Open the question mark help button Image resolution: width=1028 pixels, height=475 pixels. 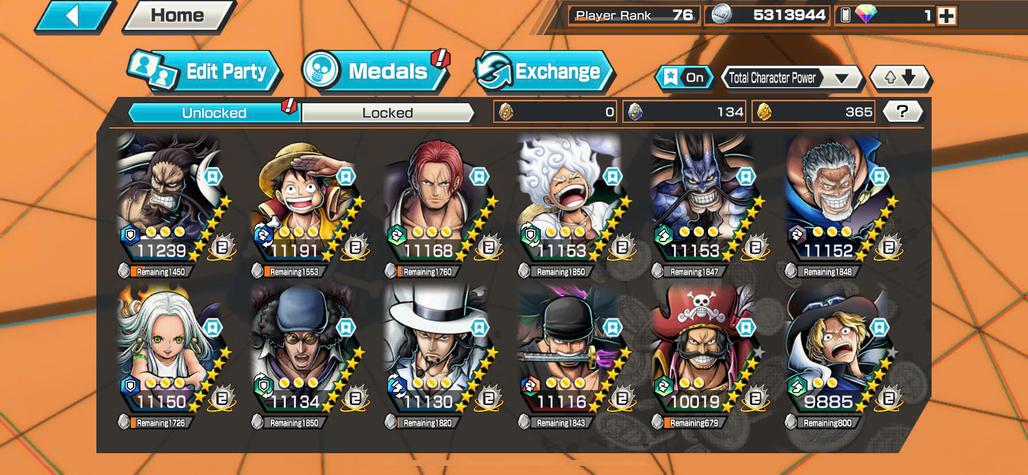point(903,112)
